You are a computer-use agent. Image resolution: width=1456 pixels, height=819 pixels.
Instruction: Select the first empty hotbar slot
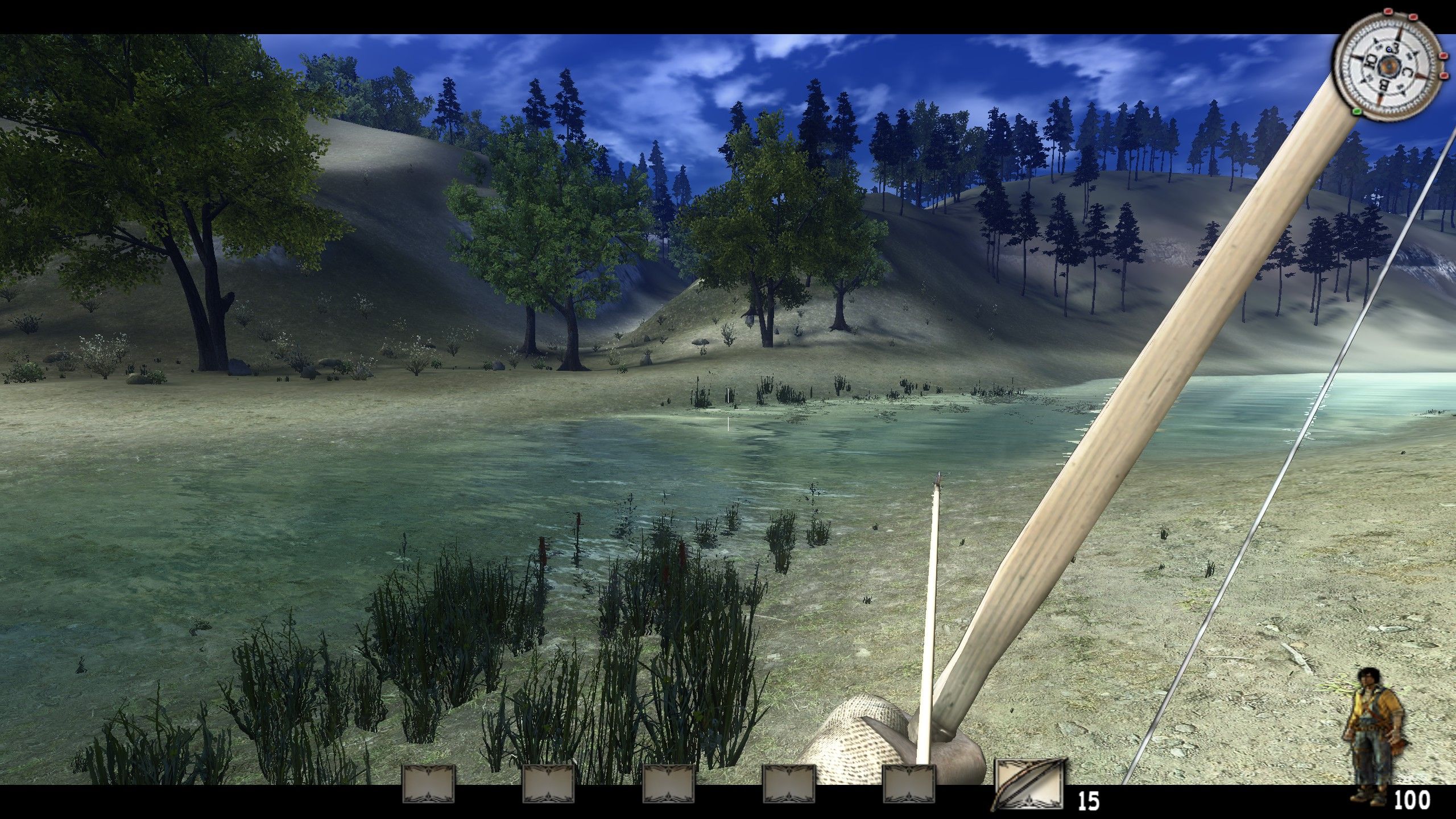[428, 784]
